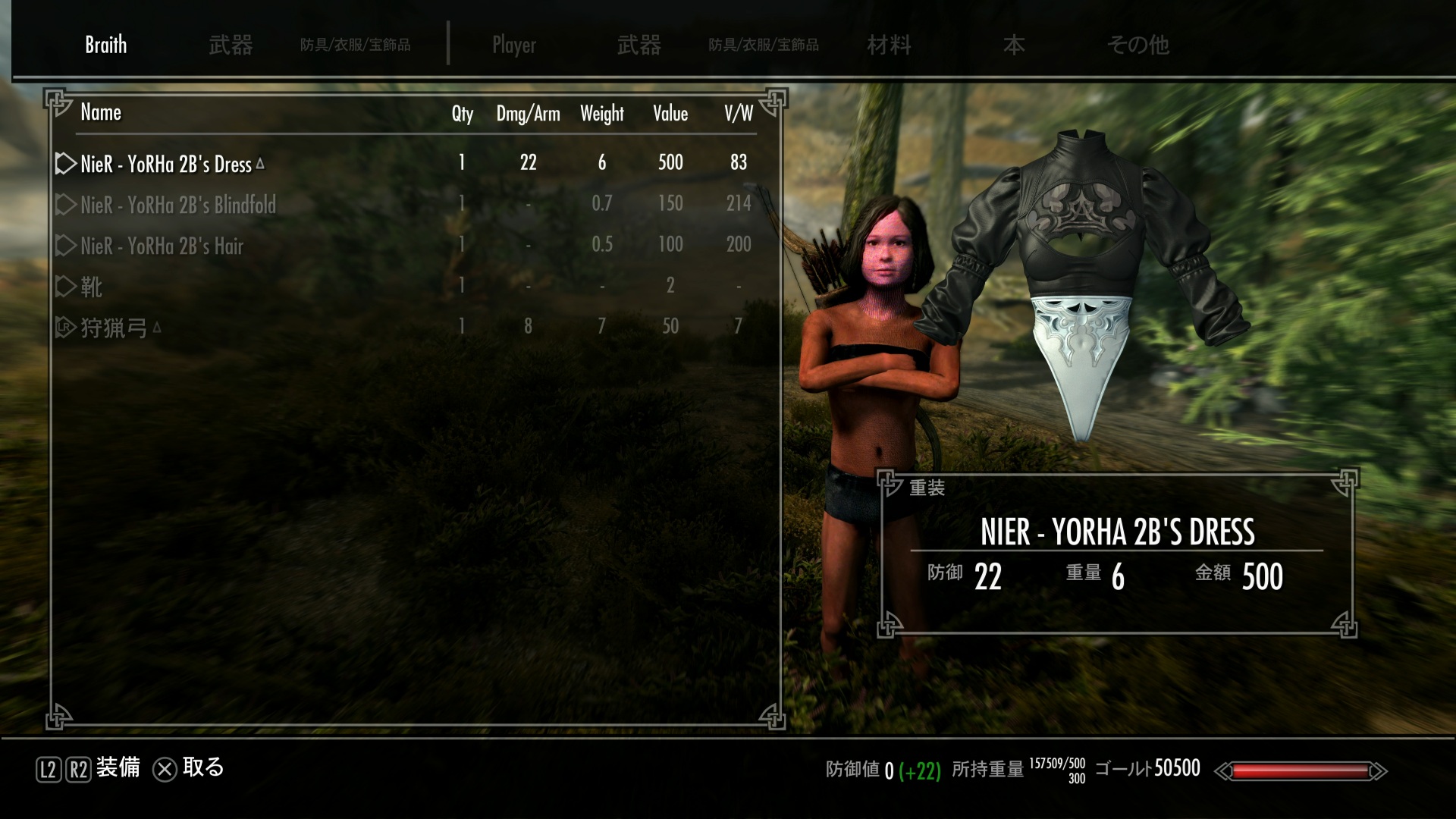
Task: Select the Braith inventory tab
Action: [105, 45]
